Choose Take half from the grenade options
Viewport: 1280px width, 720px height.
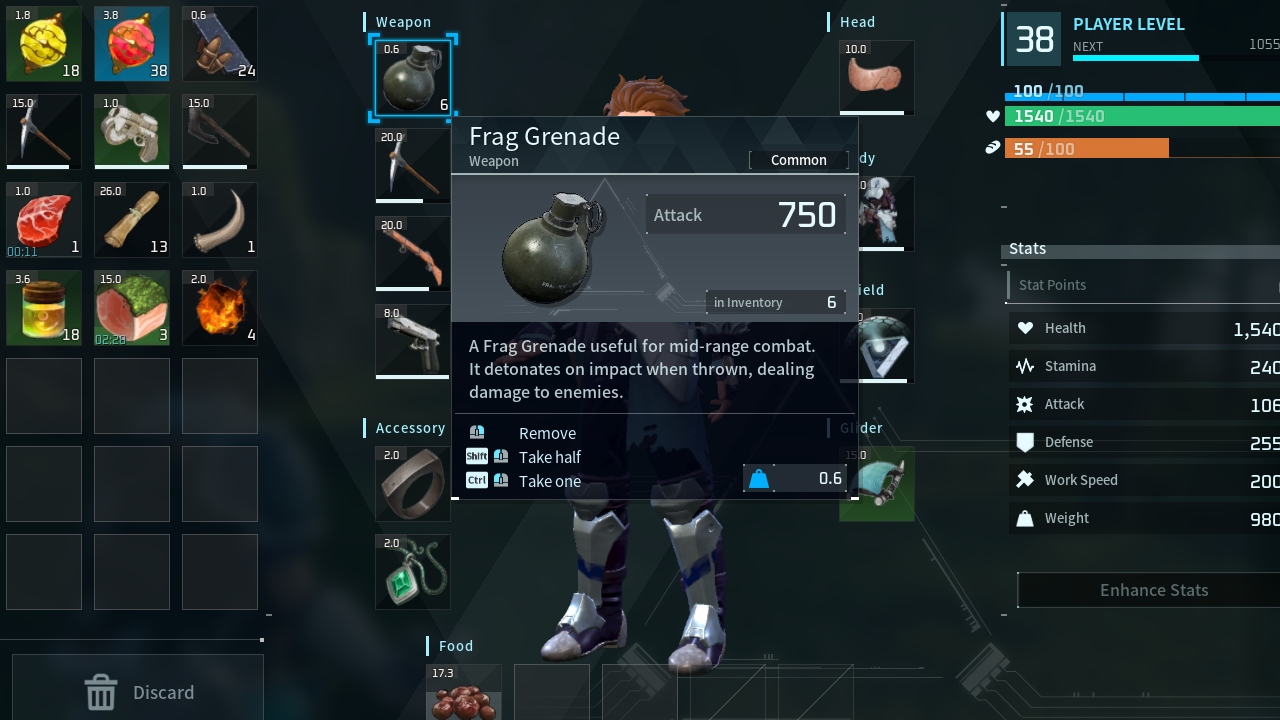(x=550, y=457)
